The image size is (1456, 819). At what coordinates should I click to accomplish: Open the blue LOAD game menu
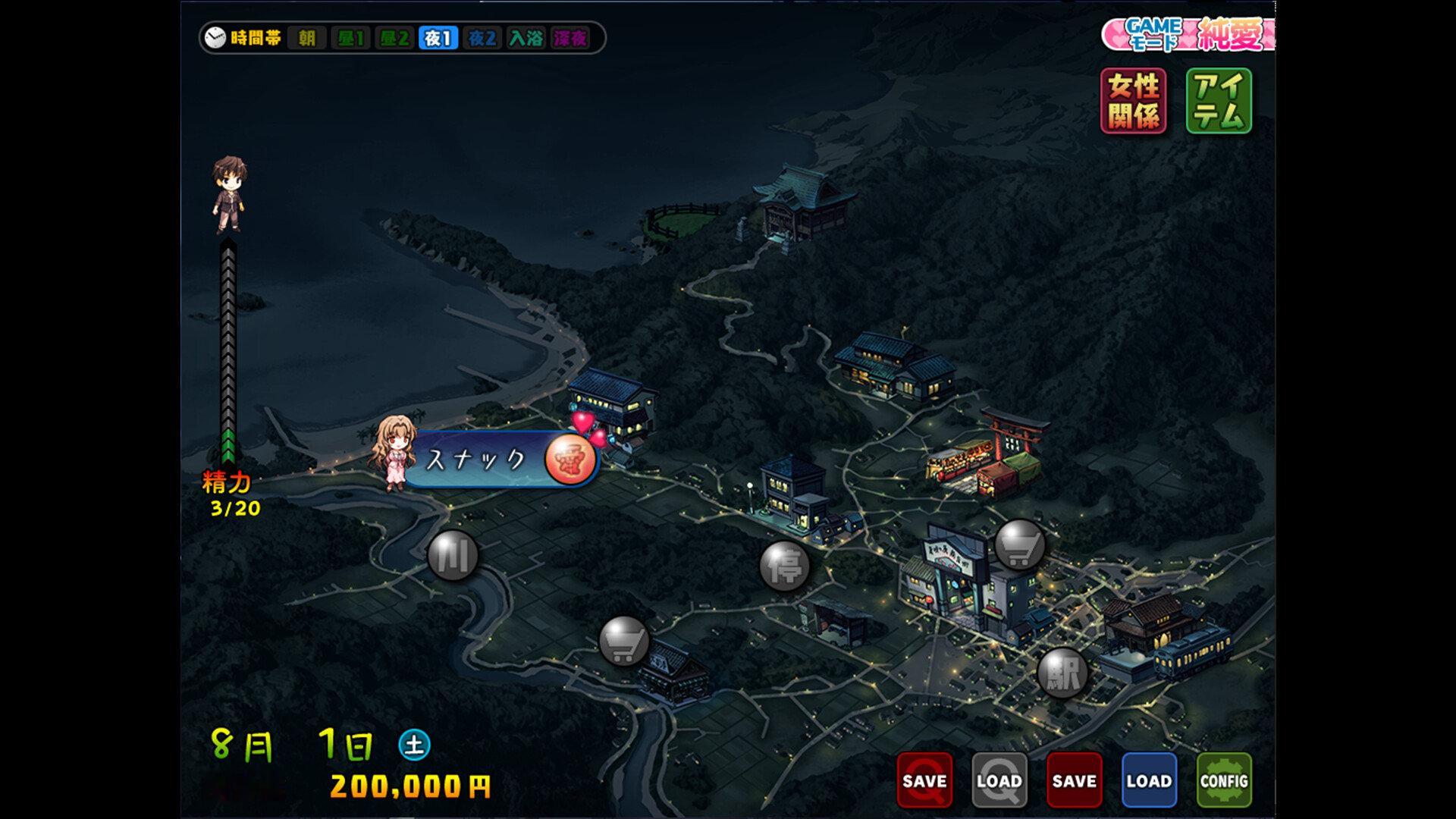click(x=1149, y=780)
